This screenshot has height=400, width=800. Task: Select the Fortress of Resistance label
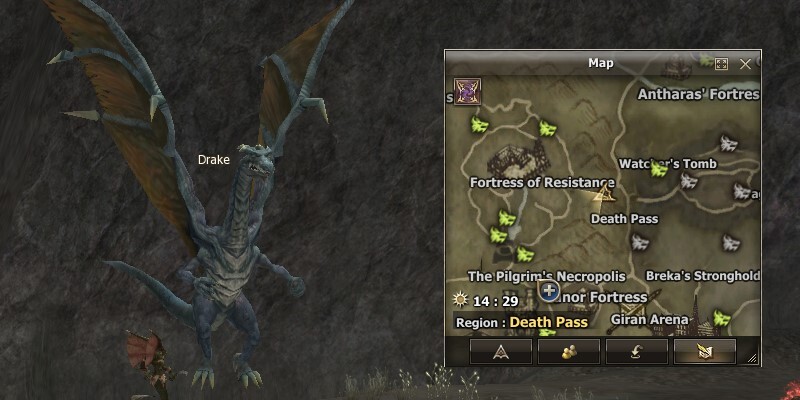[x=541, y=183]
